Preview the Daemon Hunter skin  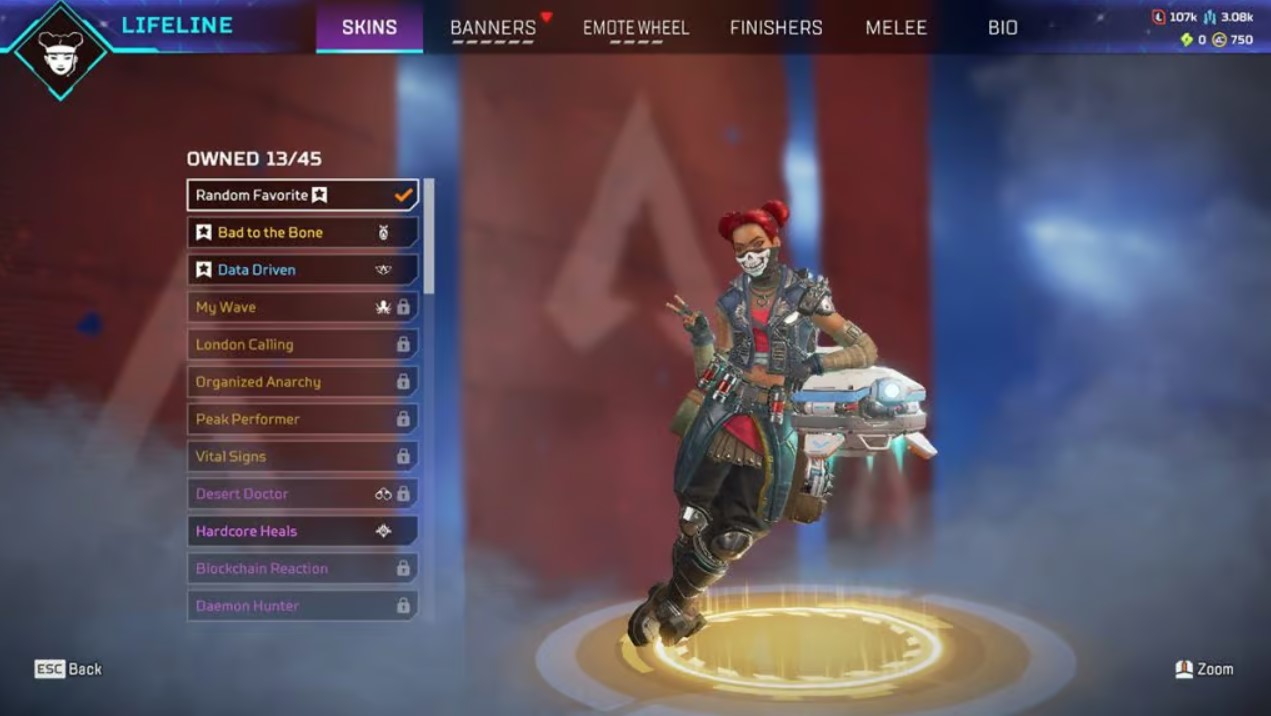click(302, 606)
